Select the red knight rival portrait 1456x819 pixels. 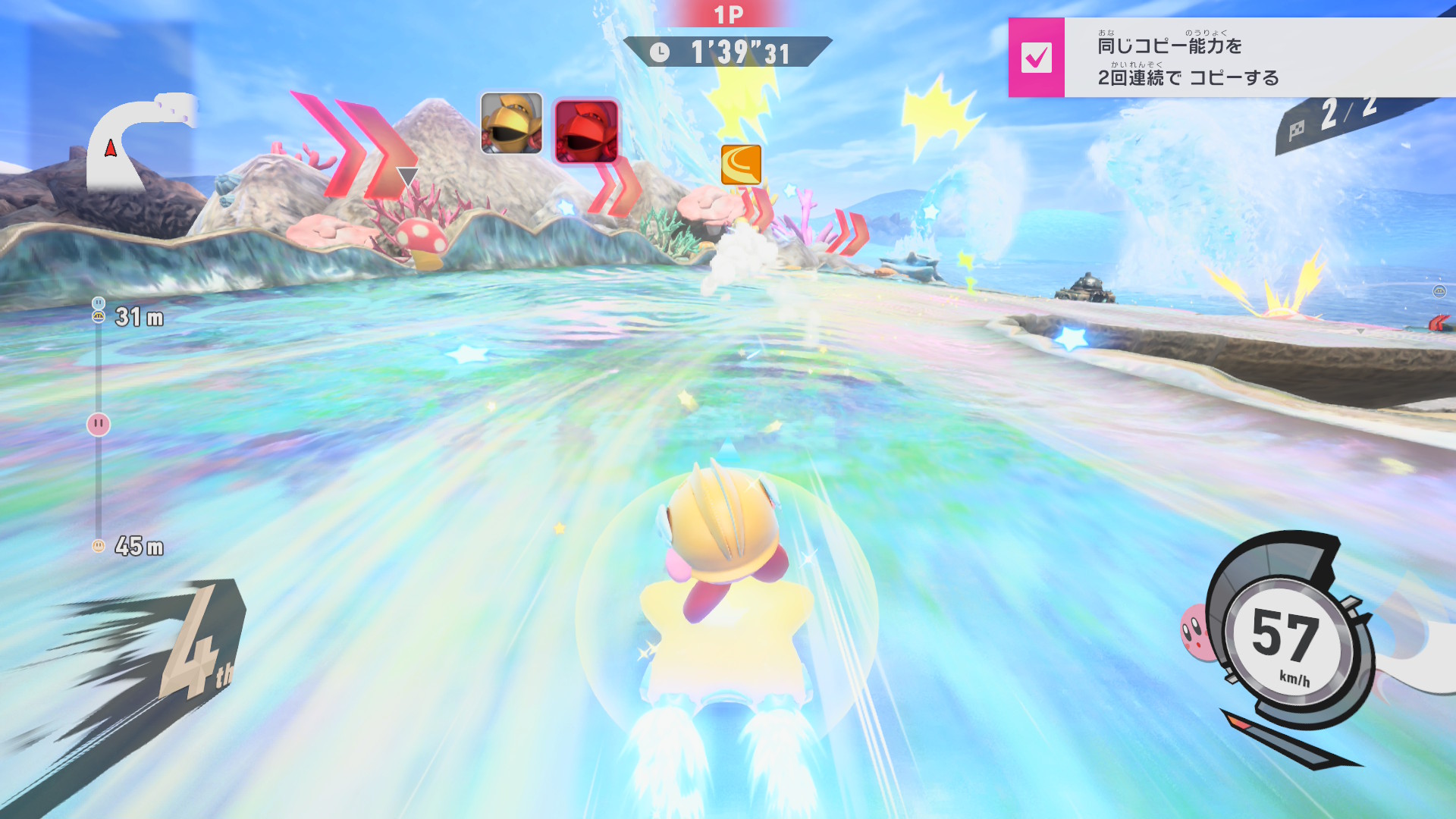click(586, 131)
